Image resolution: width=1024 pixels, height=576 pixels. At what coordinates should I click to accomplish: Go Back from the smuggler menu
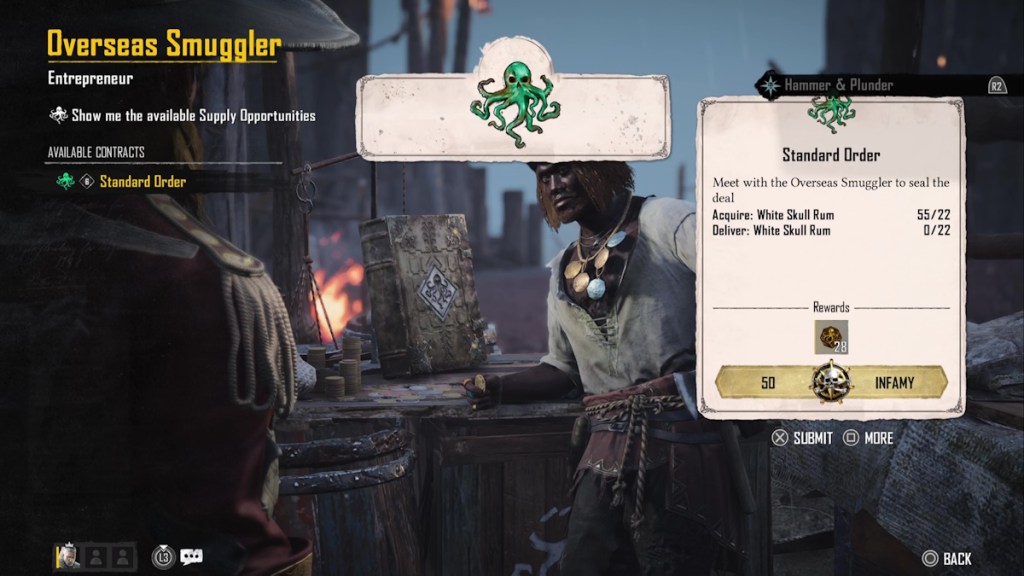coord(946,558)
